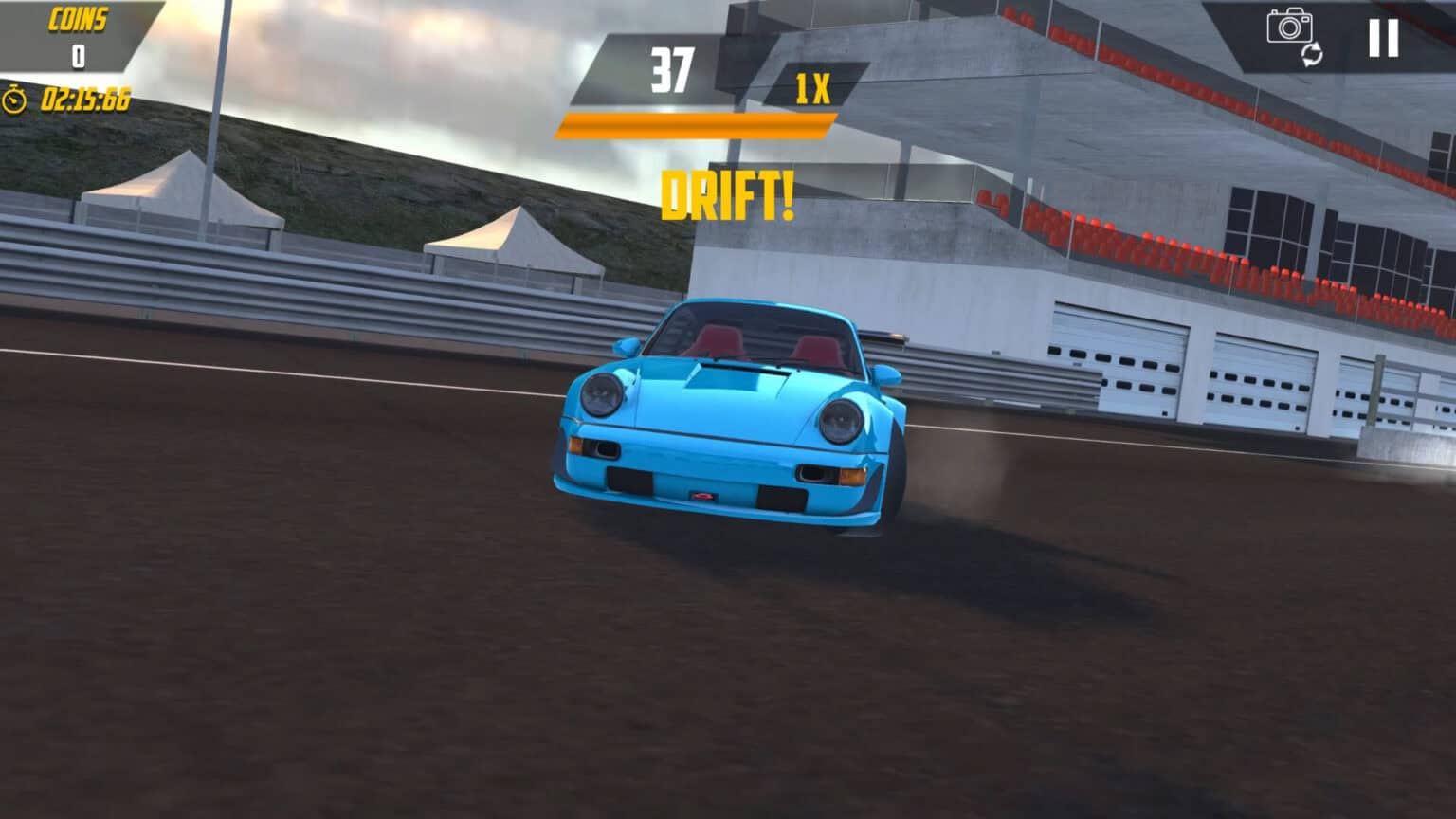Toggle pause state of the drift run
The image size is (1456, 819).
coord(1384,38)
